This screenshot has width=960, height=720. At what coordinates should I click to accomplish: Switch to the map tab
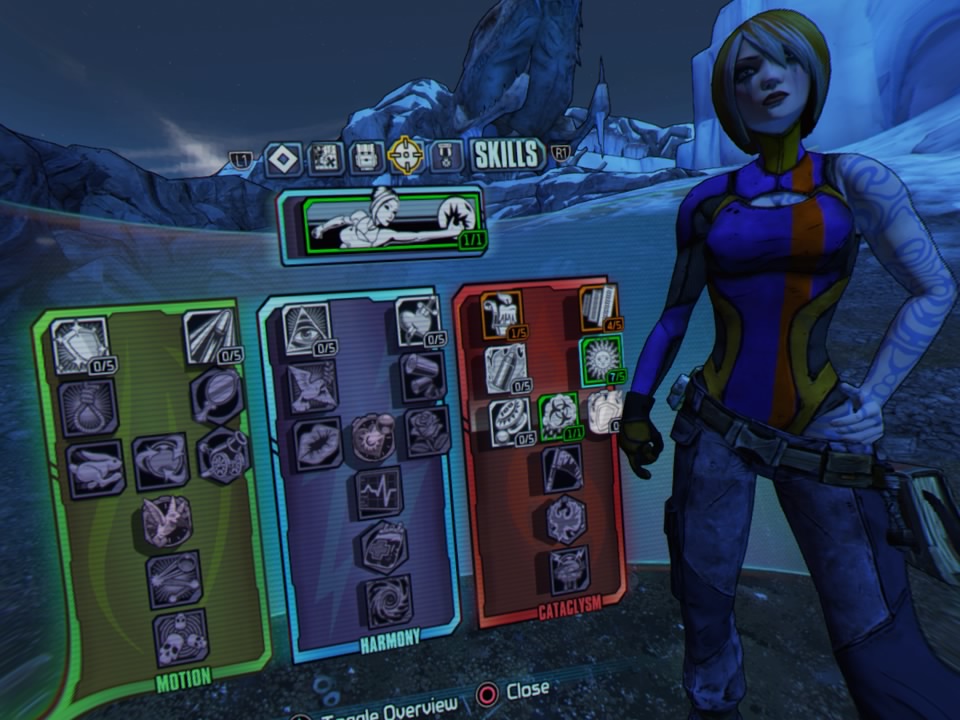point(325,158)
